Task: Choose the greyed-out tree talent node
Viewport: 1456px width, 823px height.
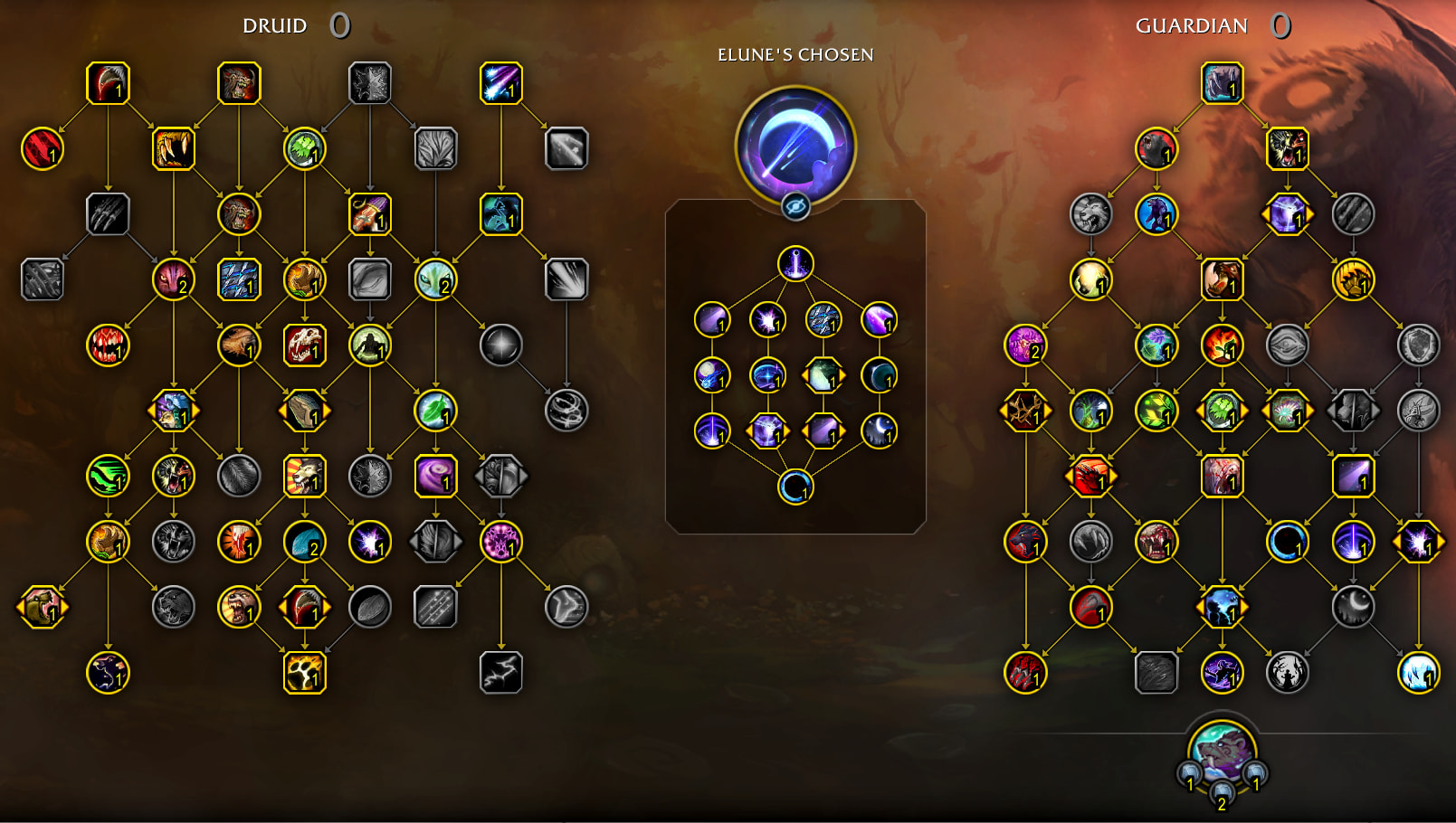Action: [435, 148]
